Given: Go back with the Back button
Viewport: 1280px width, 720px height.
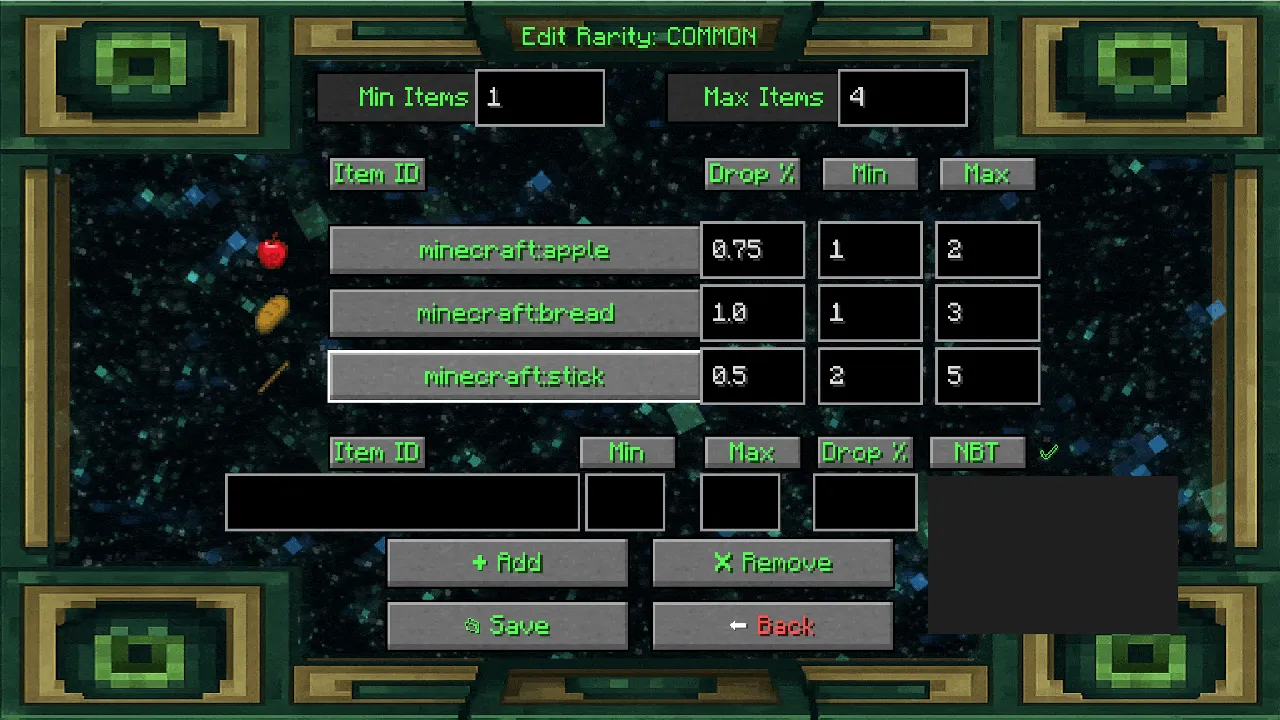Looking at the screenshot, I should coord(772,626).
